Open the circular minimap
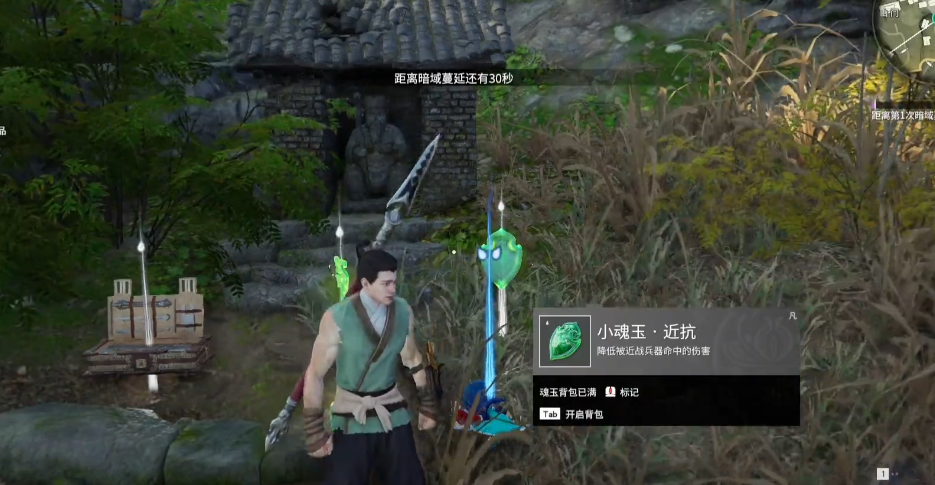 click(x=908, y=42)
